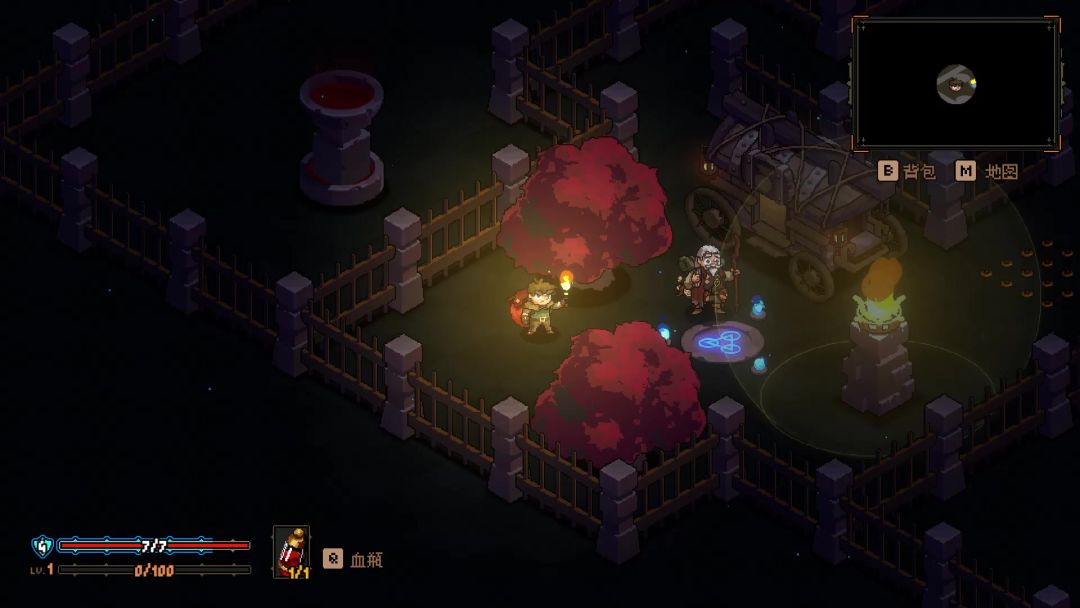Select the red health flask slot

[291, 552]
